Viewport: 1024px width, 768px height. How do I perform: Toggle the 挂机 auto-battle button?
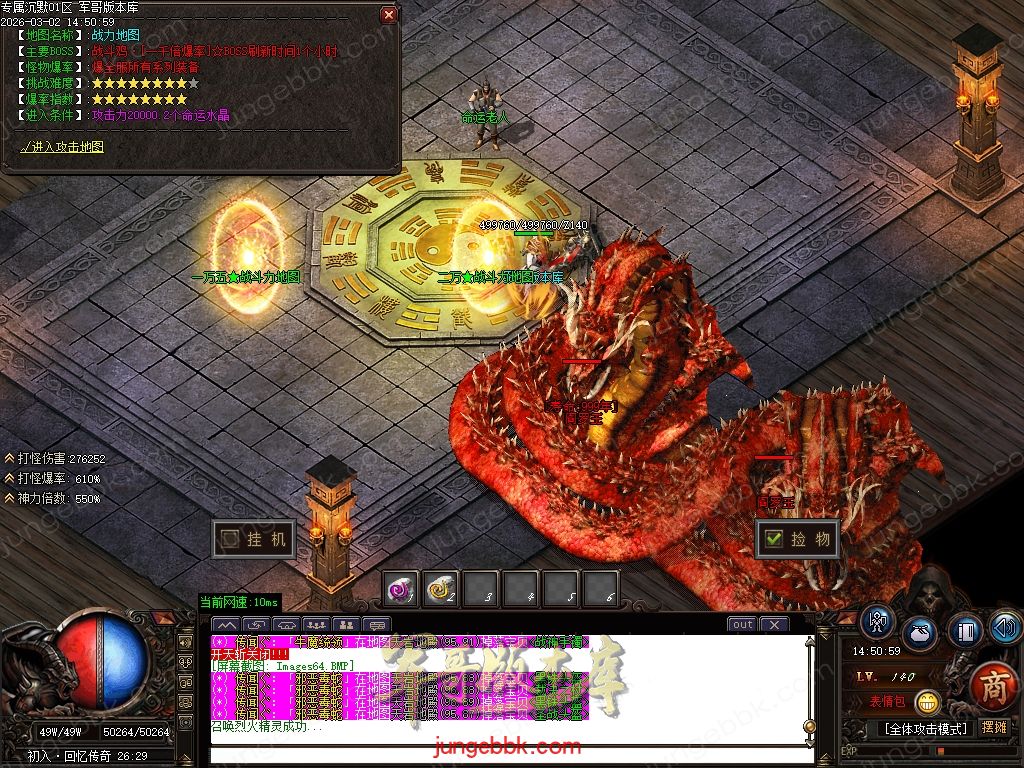[254, 540]
